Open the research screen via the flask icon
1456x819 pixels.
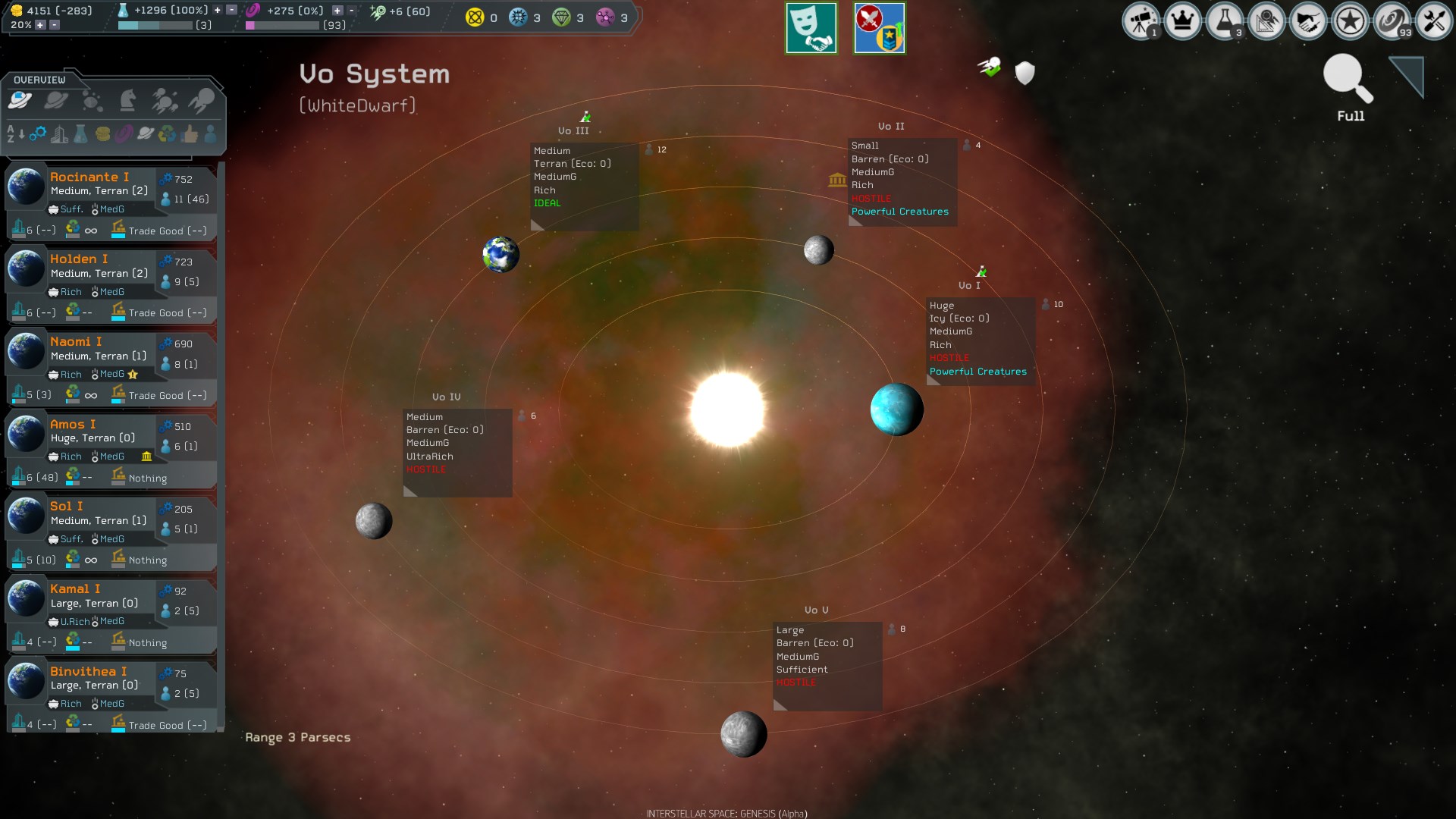pos(1226,21)
